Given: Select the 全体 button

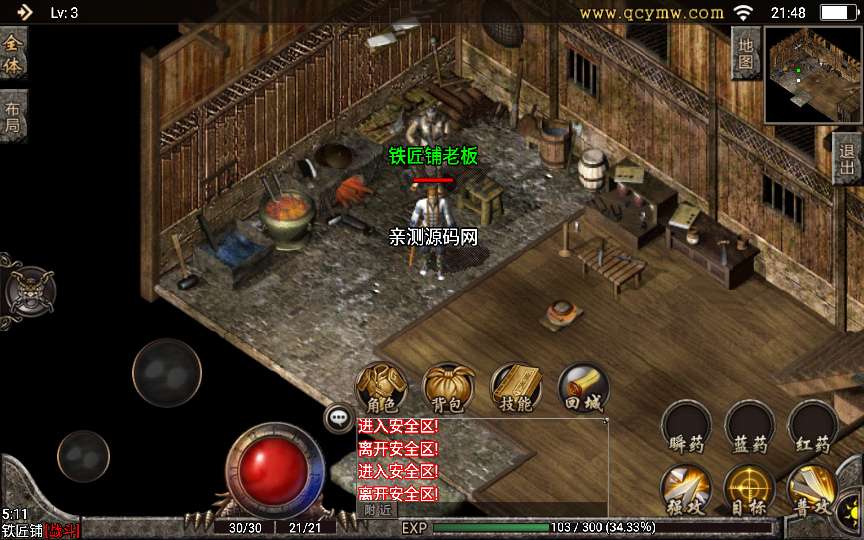Looking at the screenshot, I should pos(12,54).
